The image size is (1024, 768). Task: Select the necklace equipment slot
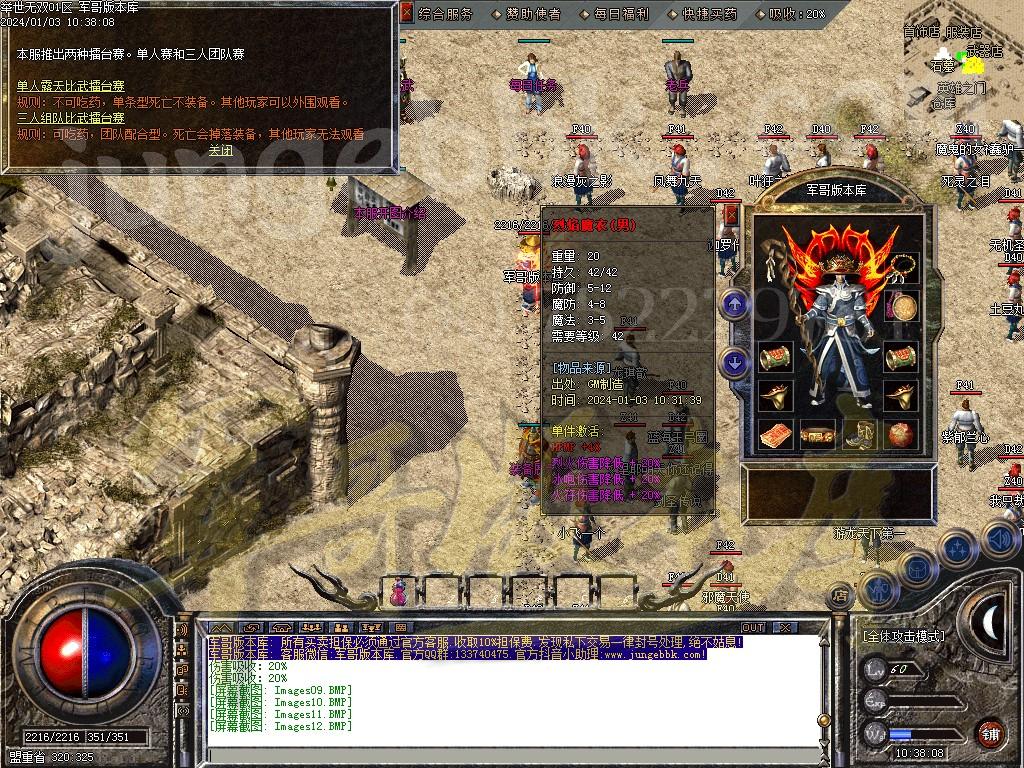coord(904,266)
